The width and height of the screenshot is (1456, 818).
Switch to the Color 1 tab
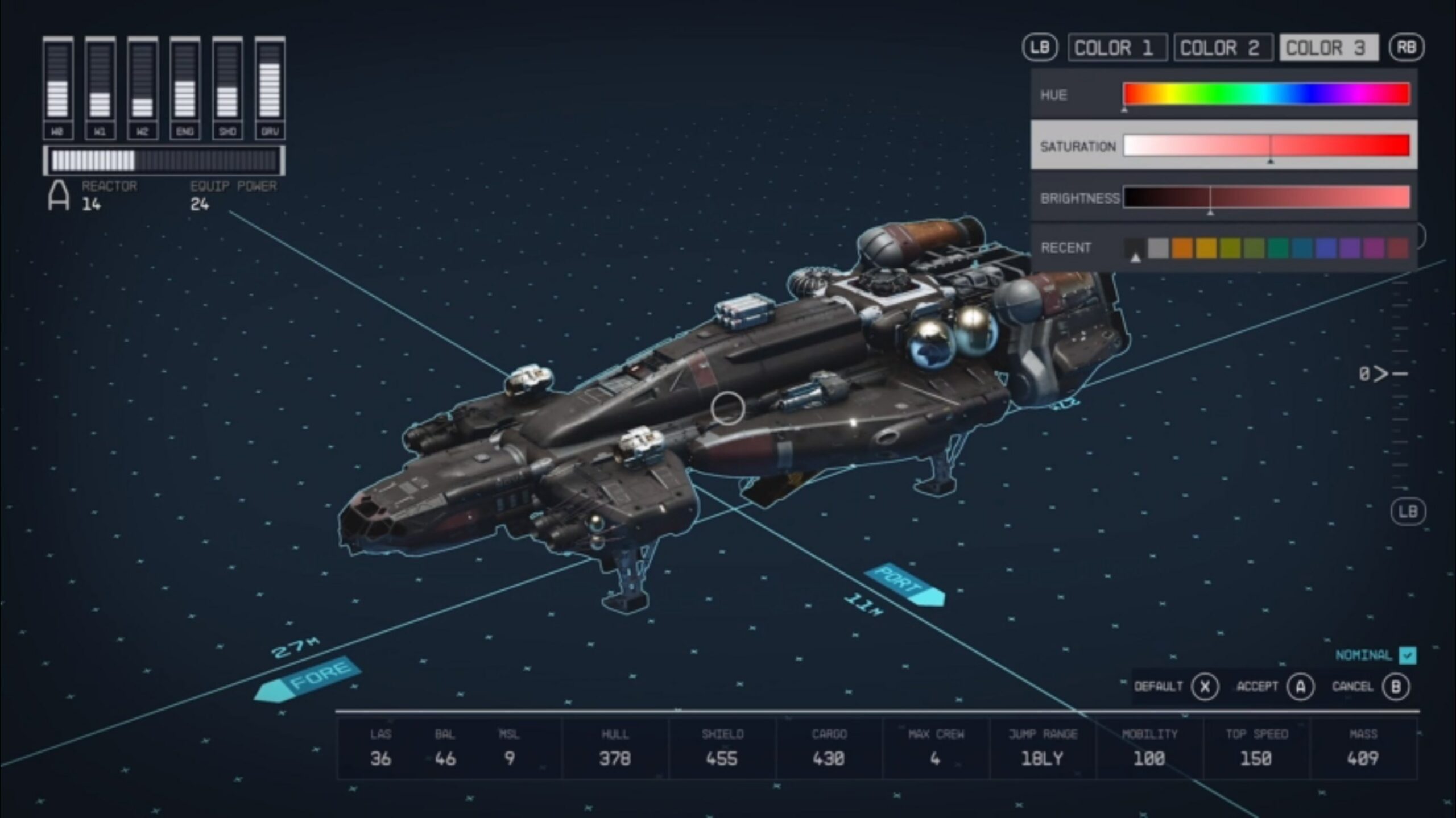coord(1117,48)
